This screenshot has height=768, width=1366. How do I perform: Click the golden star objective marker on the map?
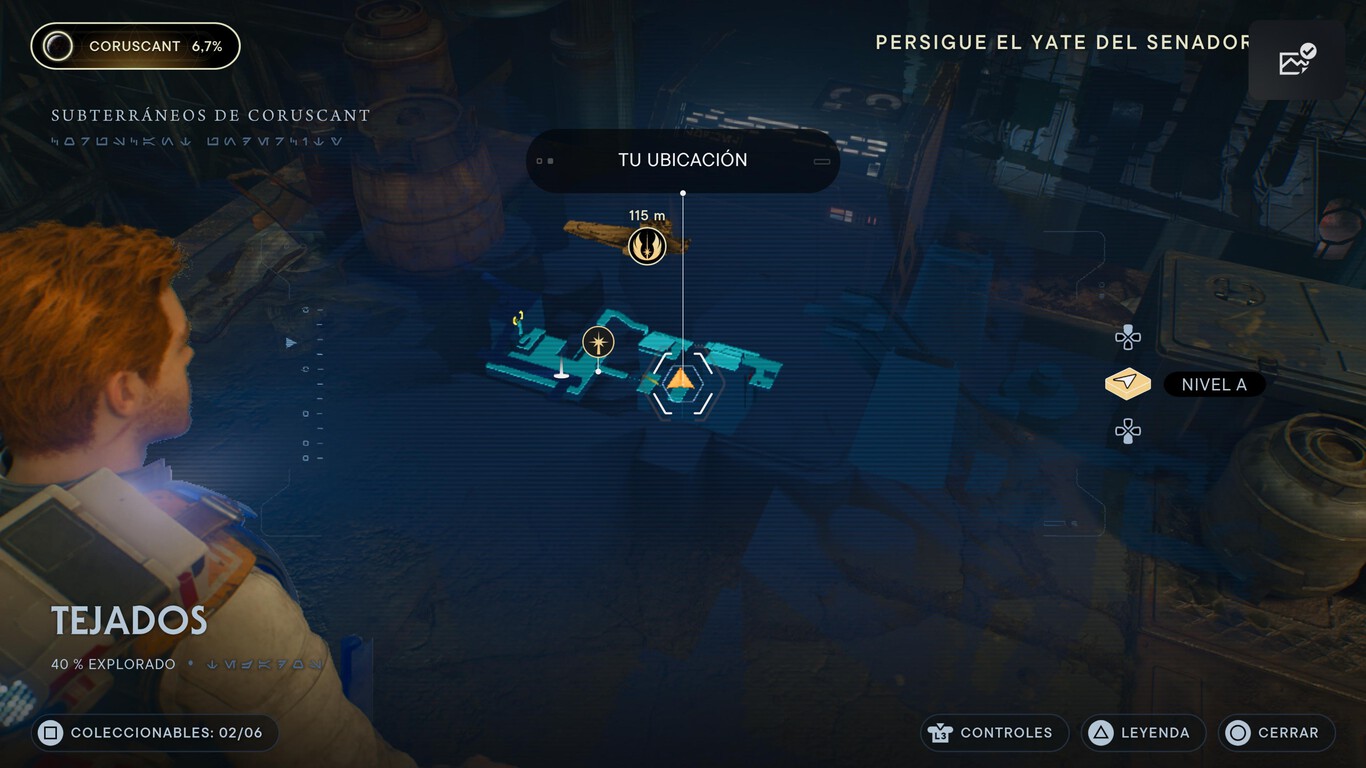pyautogui.click(x=597, y=341)
